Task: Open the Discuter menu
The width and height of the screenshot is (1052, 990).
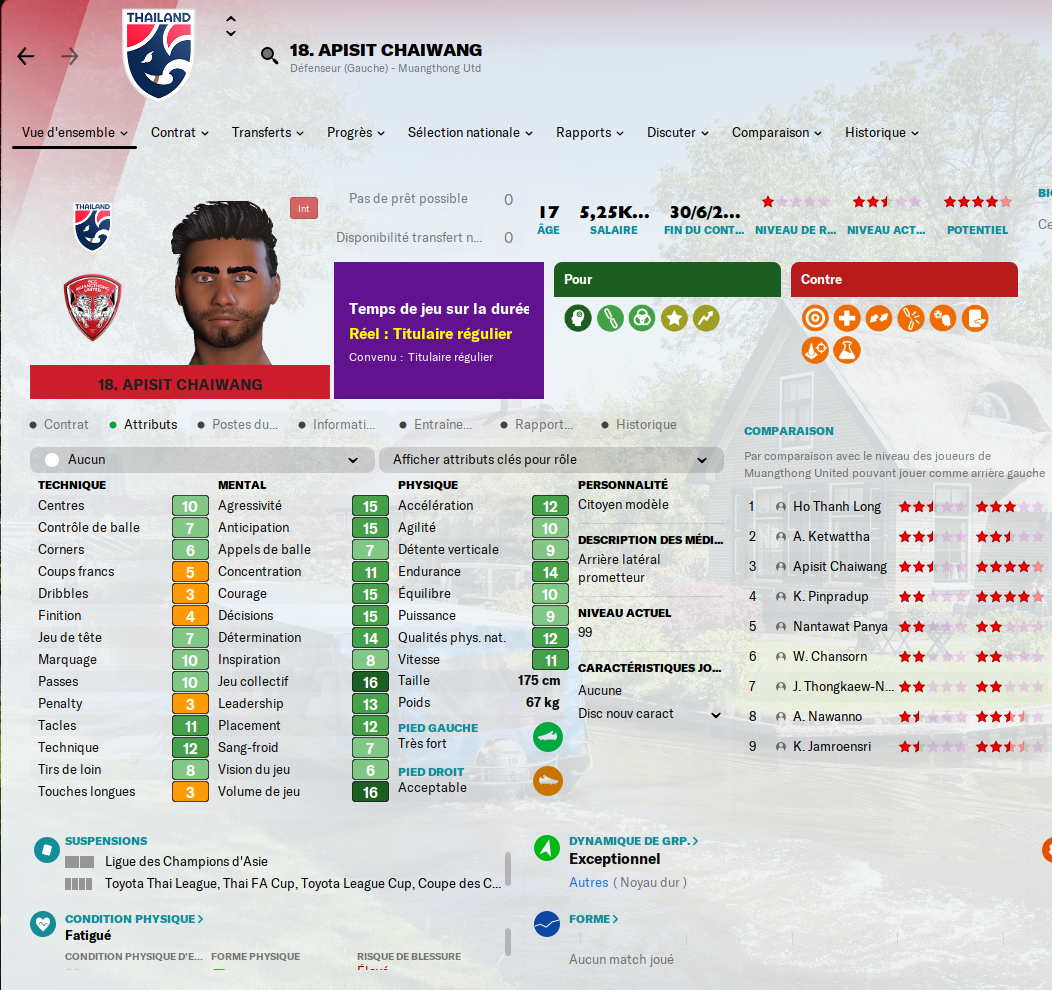Action: pos(678,132)
